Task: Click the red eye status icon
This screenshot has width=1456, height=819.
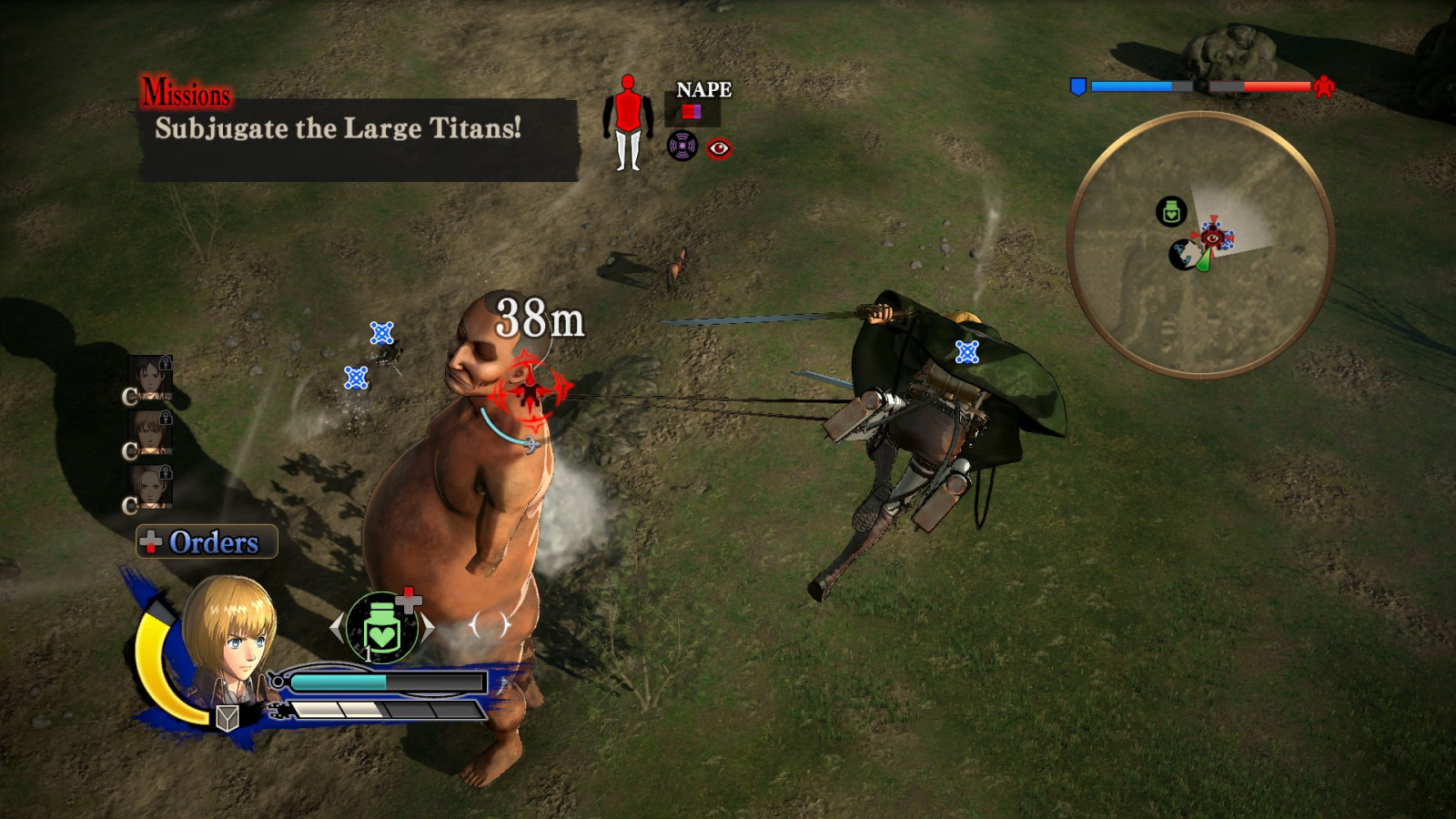Action: [x=719, y=148]
